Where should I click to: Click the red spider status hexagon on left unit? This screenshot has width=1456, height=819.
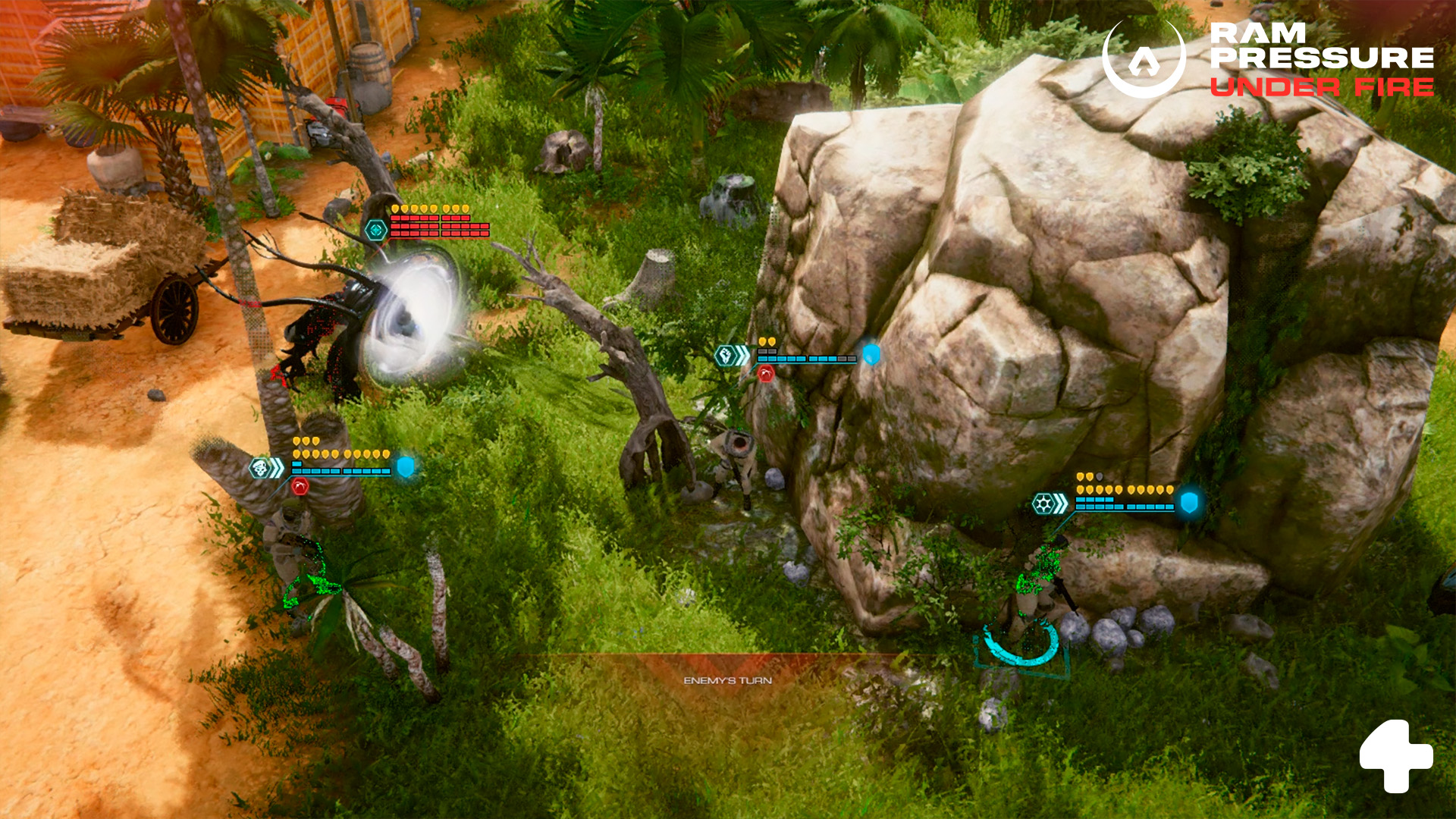coord(300,486)
